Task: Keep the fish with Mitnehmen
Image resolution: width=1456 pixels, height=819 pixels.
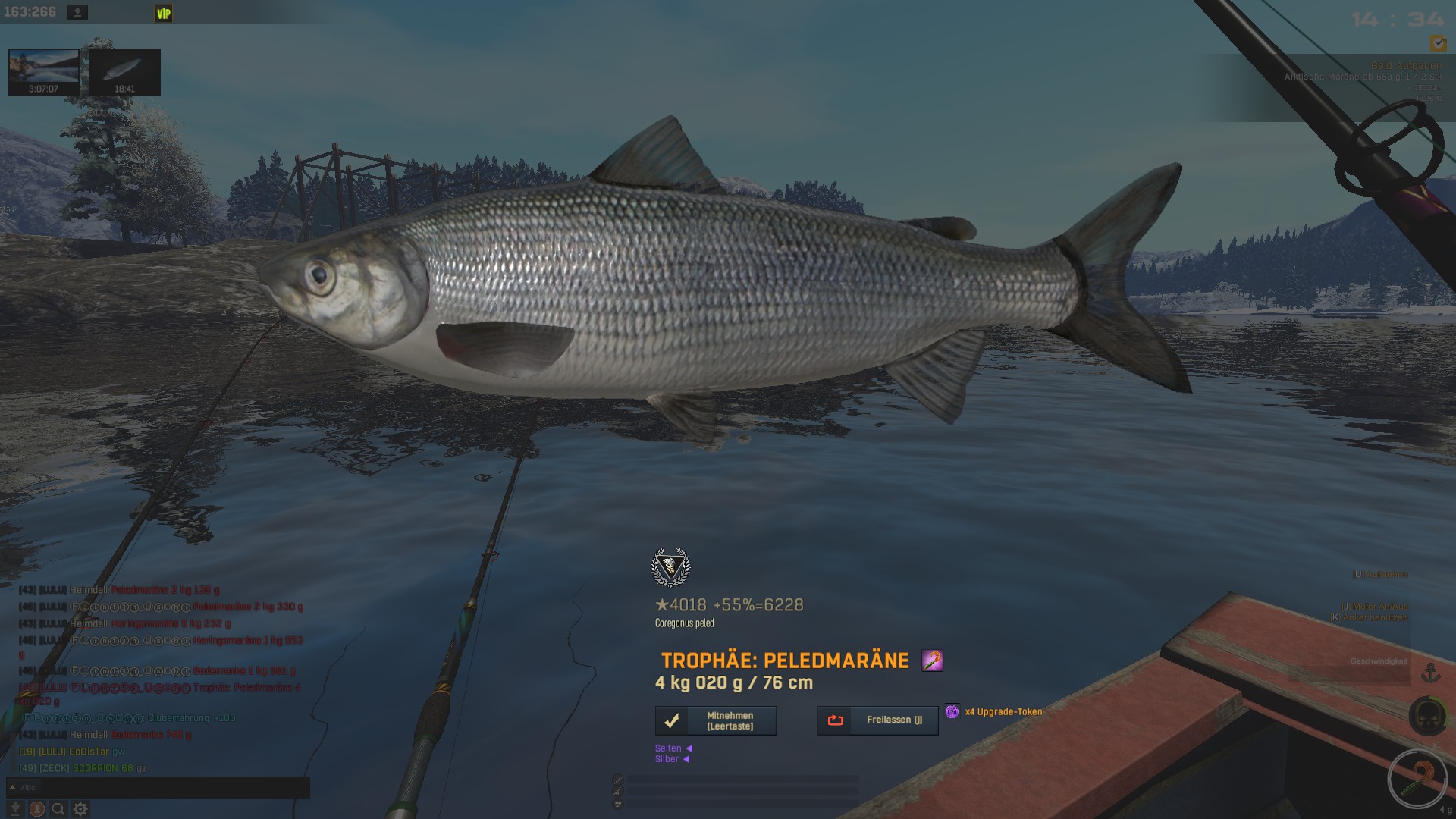Action: click(715, 720)
